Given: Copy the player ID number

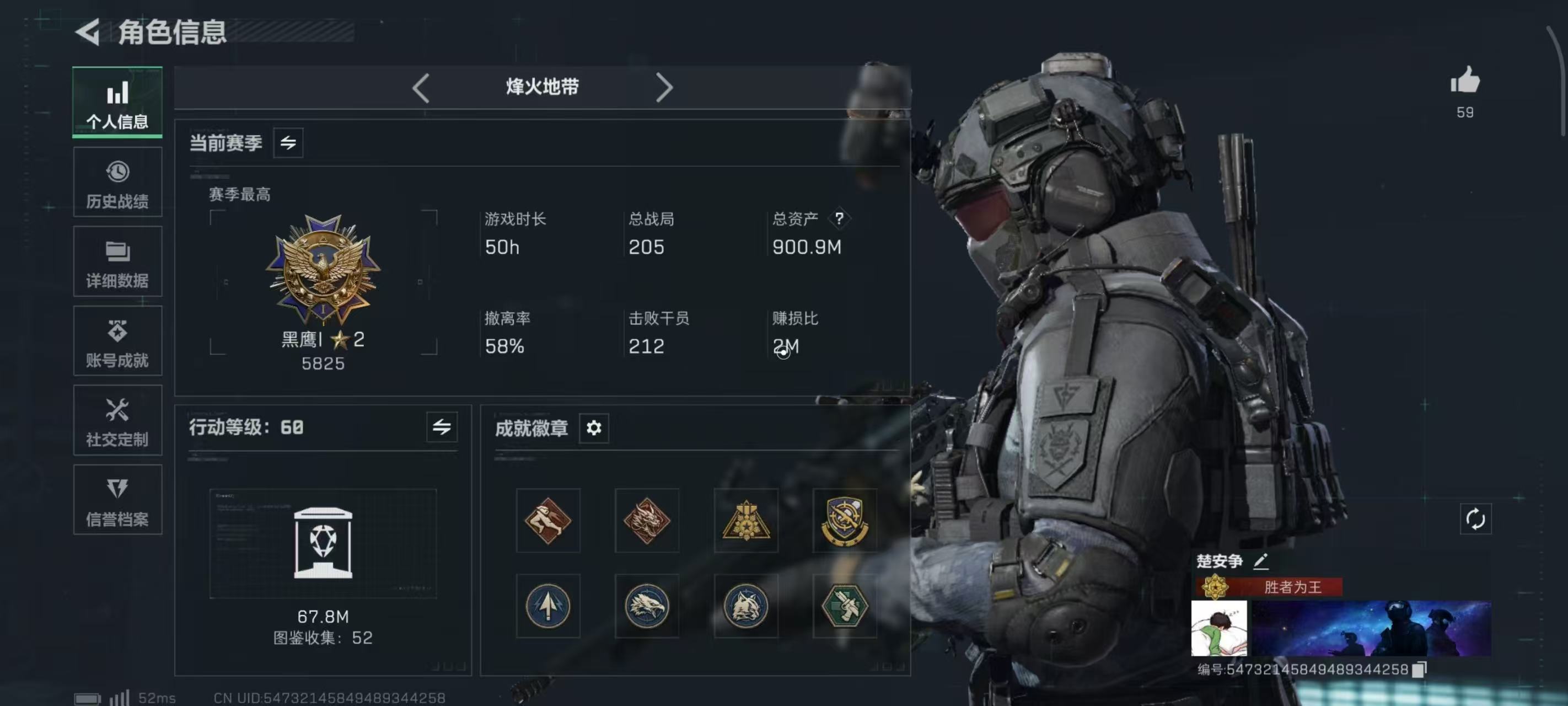Looking at the screenshot, I should [1419, 670].
